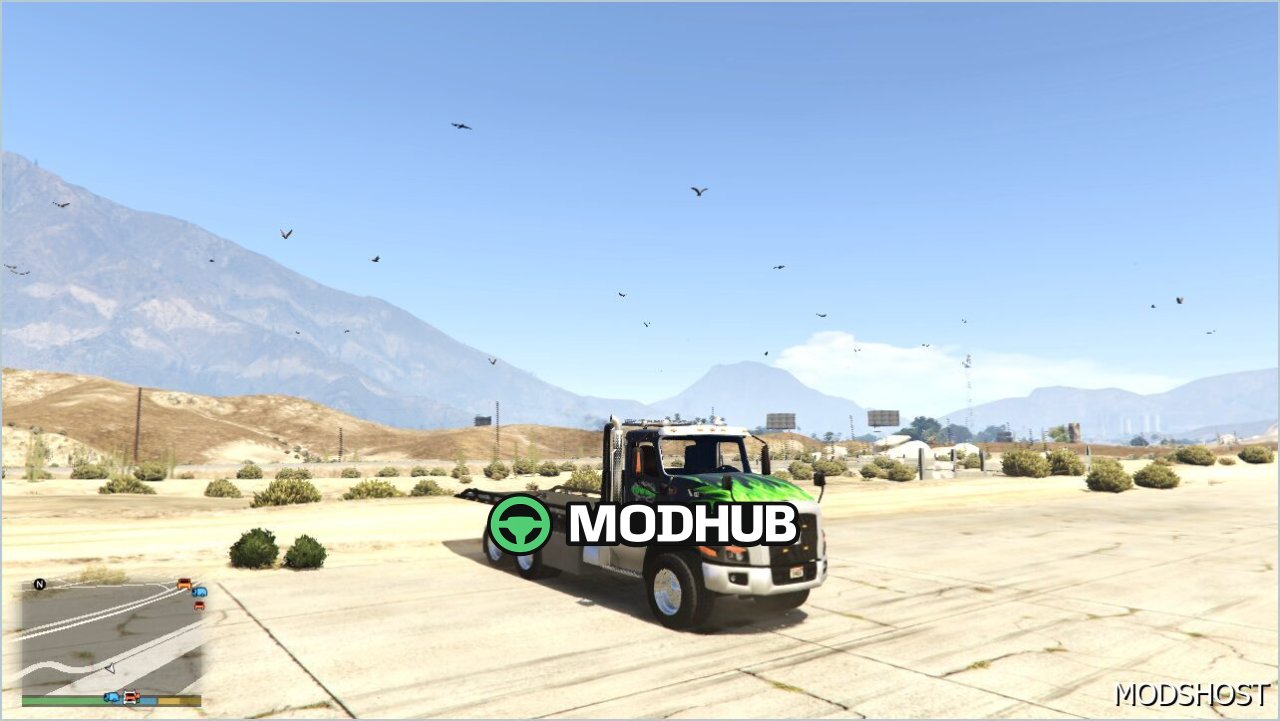Screen dimensions: 1280x721
Task: Click the blue van blip over the status bar
Action: point(112,697)
